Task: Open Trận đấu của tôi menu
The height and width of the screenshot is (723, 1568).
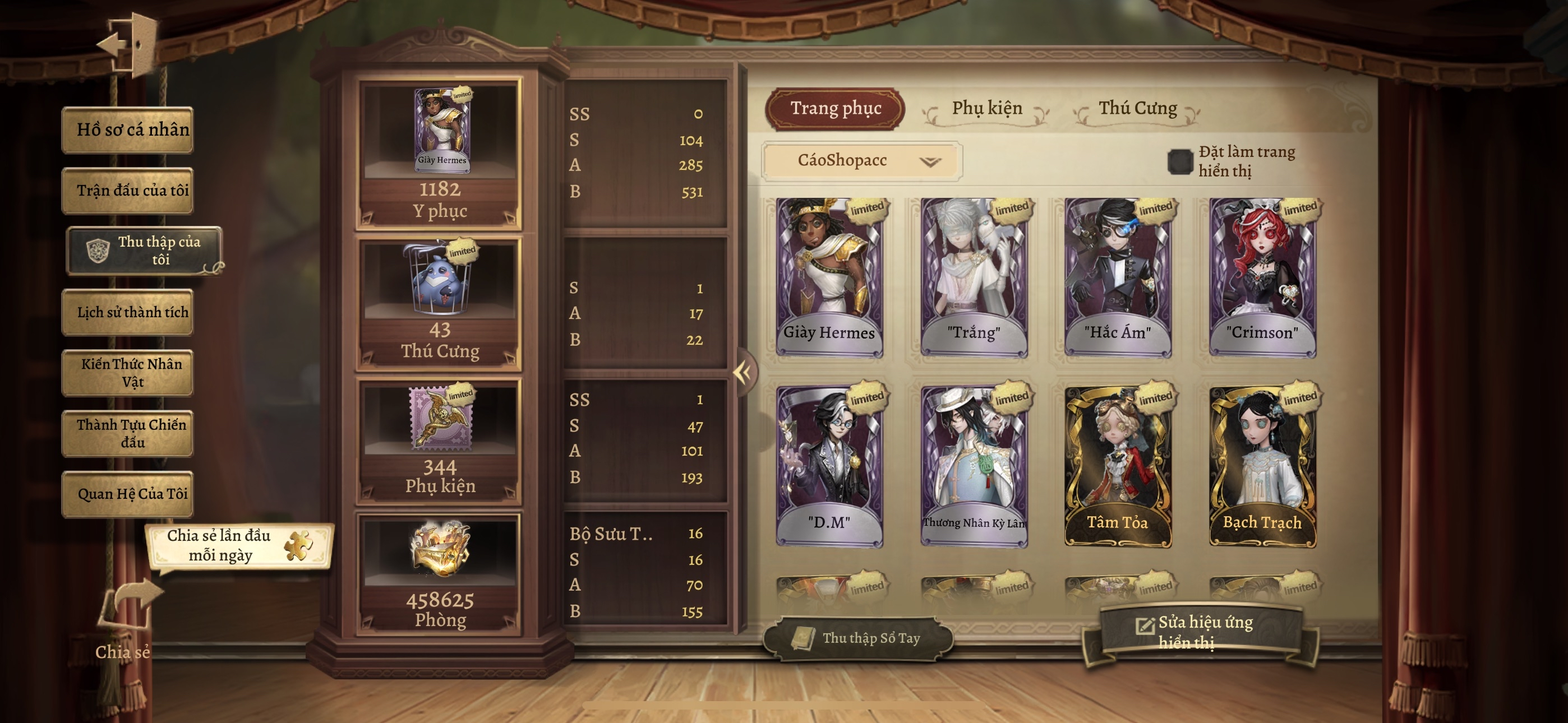Action: (x=128, y=191)
